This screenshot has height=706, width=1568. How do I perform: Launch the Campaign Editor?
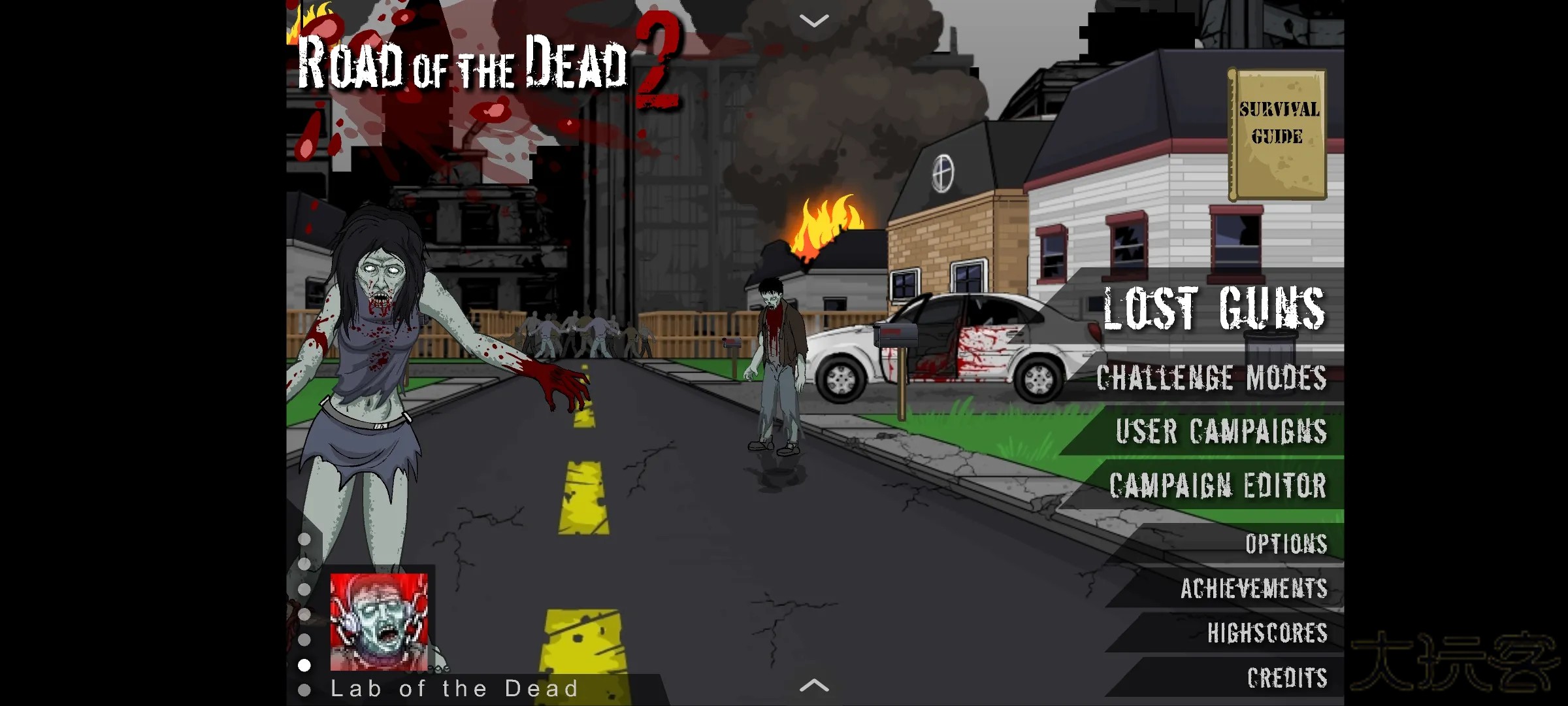(x=1218, y=486)
